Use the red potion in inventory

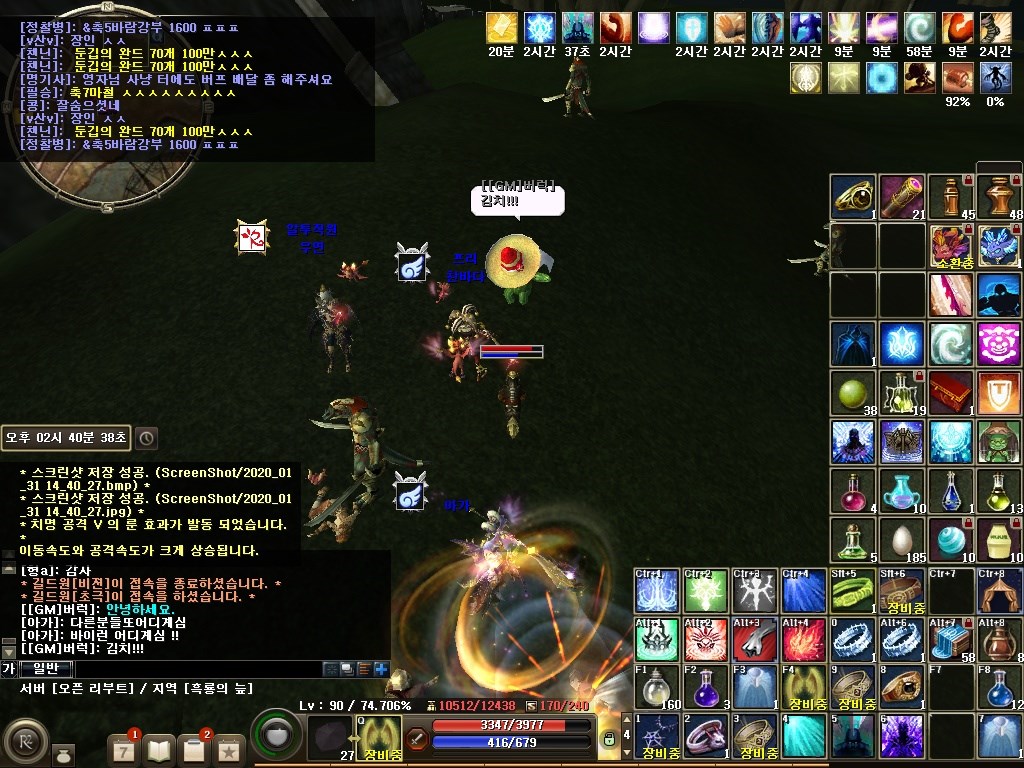pos(853,492)
